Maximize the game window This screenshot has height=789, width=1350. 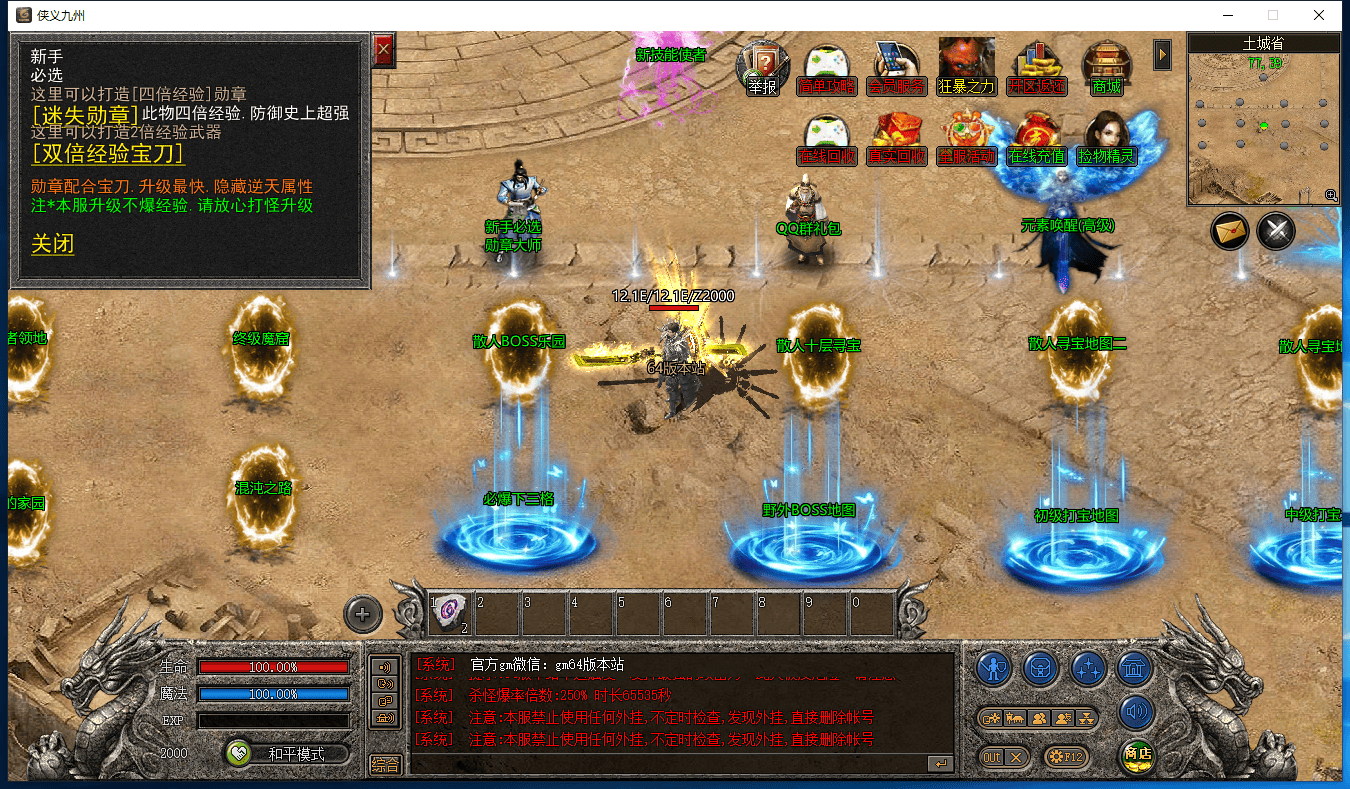pos(1273,15)
